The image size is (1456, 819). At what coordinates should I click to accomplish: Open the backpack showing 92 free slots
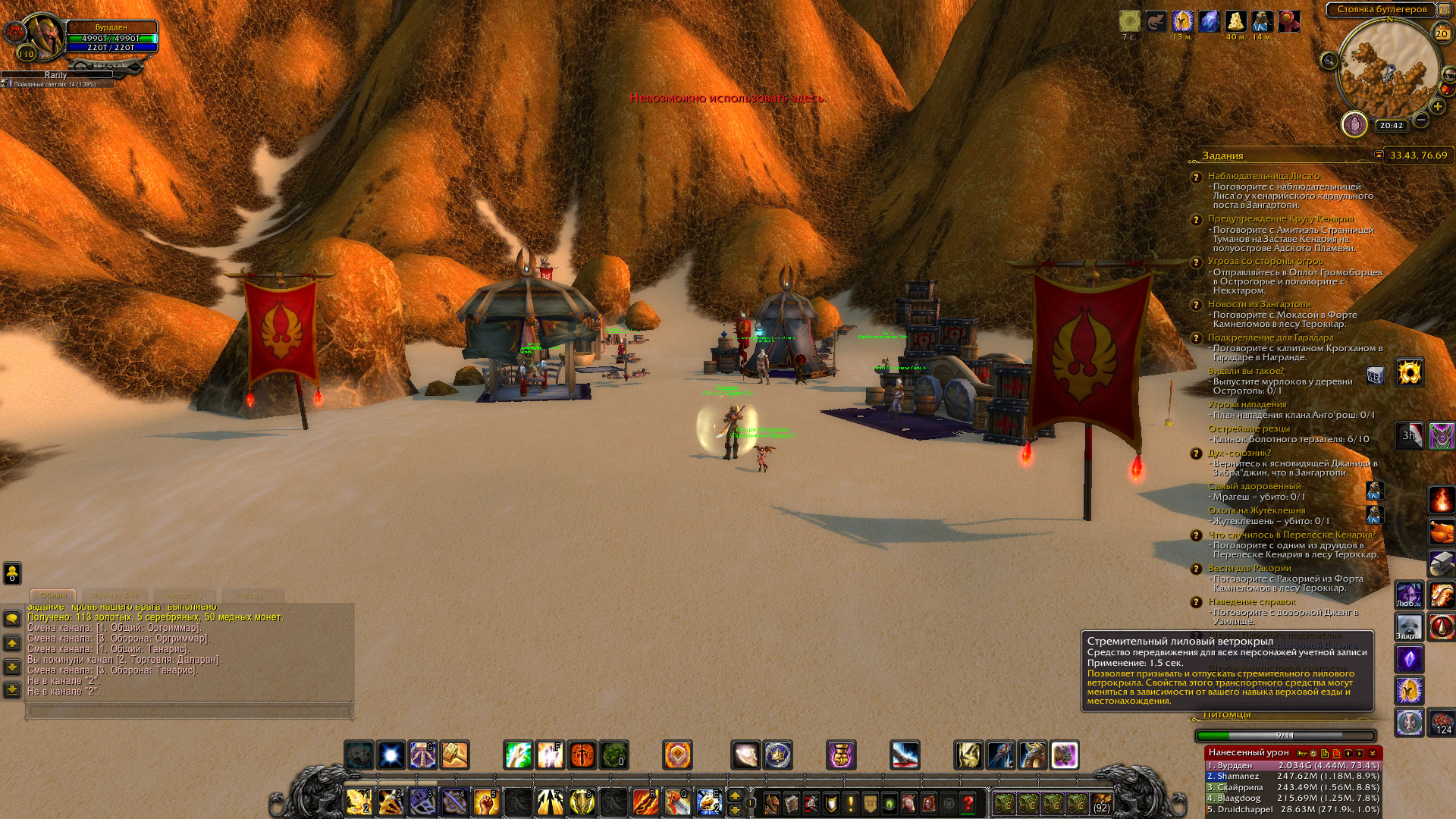point(1101,803)
